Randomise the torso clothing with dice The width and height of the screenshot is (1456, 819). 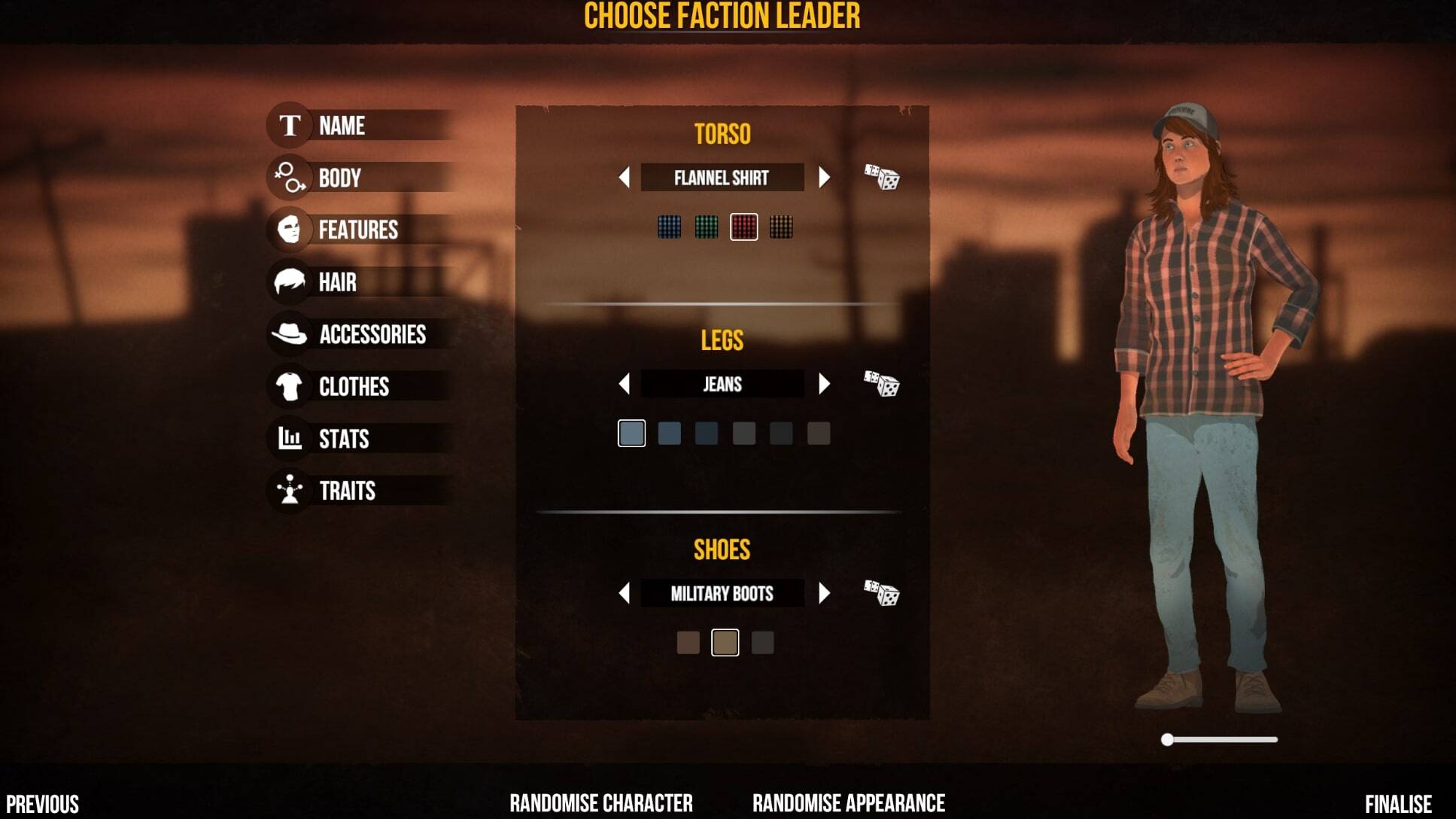click(x=881, y=178)
